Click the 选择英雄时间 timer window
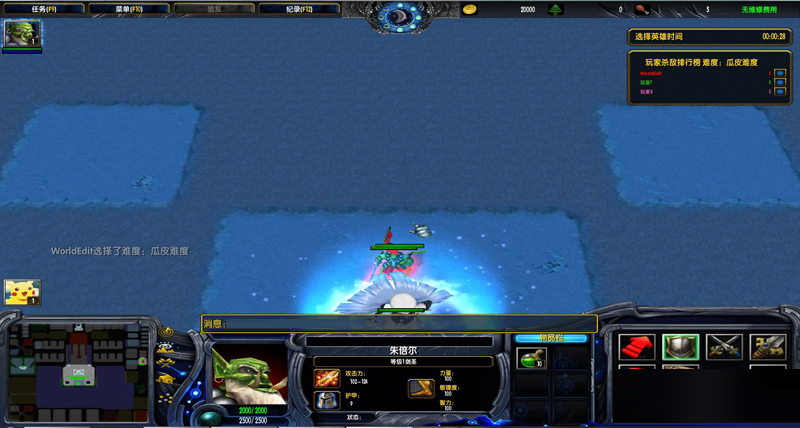The width and height of the screenshot is (800, 428). (x=709, y=36)
